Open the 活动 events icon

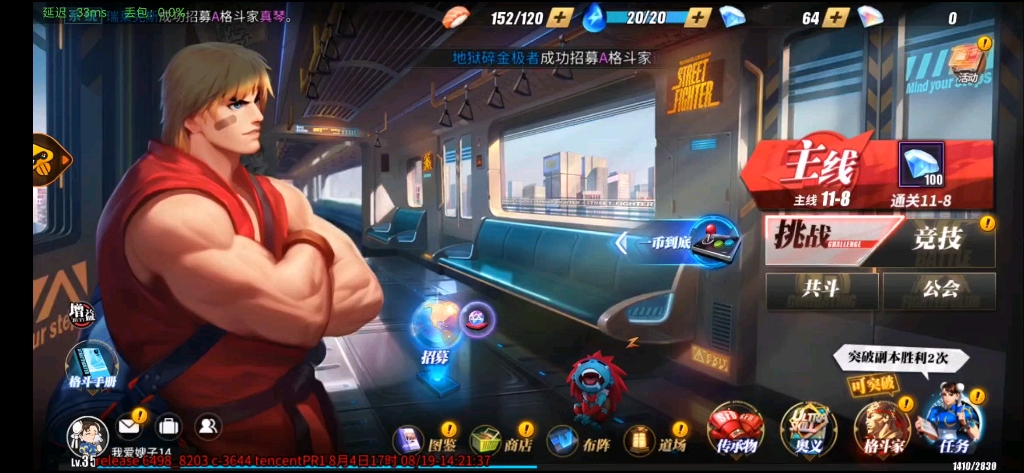[x=966, y=62]
